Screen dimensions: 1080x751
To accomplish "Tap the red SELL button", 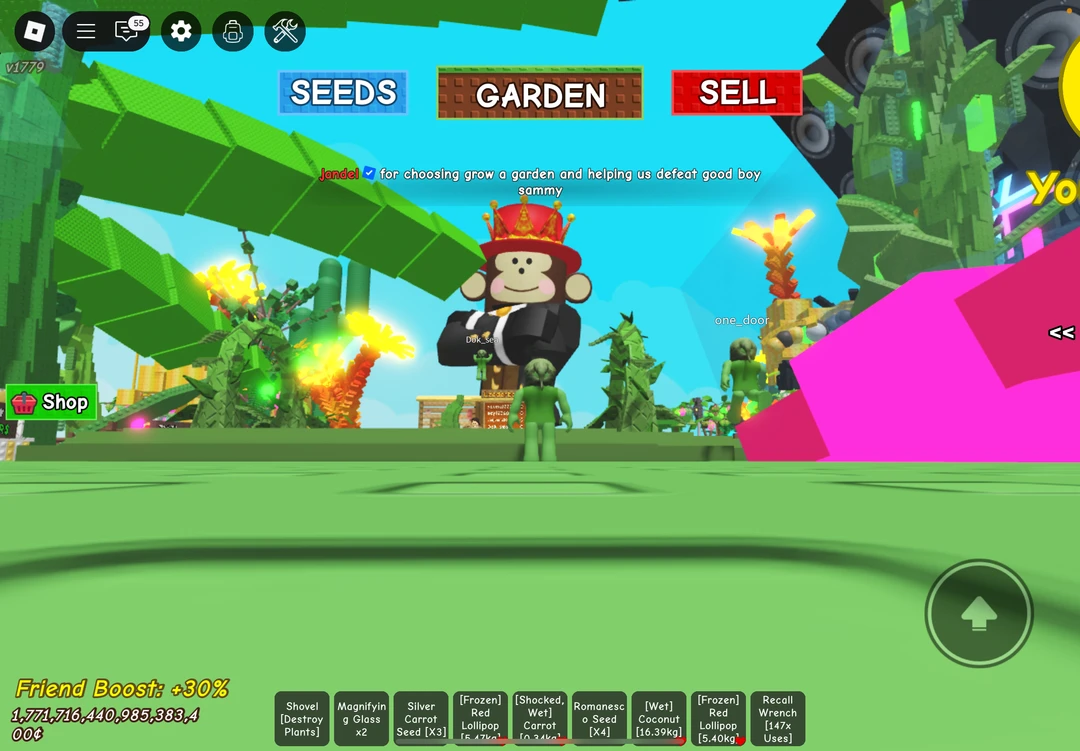I will click(737, 93).
